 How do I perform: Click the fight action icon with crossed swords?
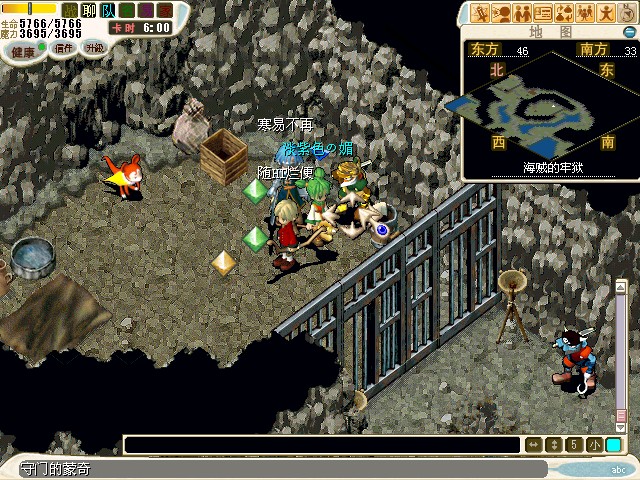(481, 13)
